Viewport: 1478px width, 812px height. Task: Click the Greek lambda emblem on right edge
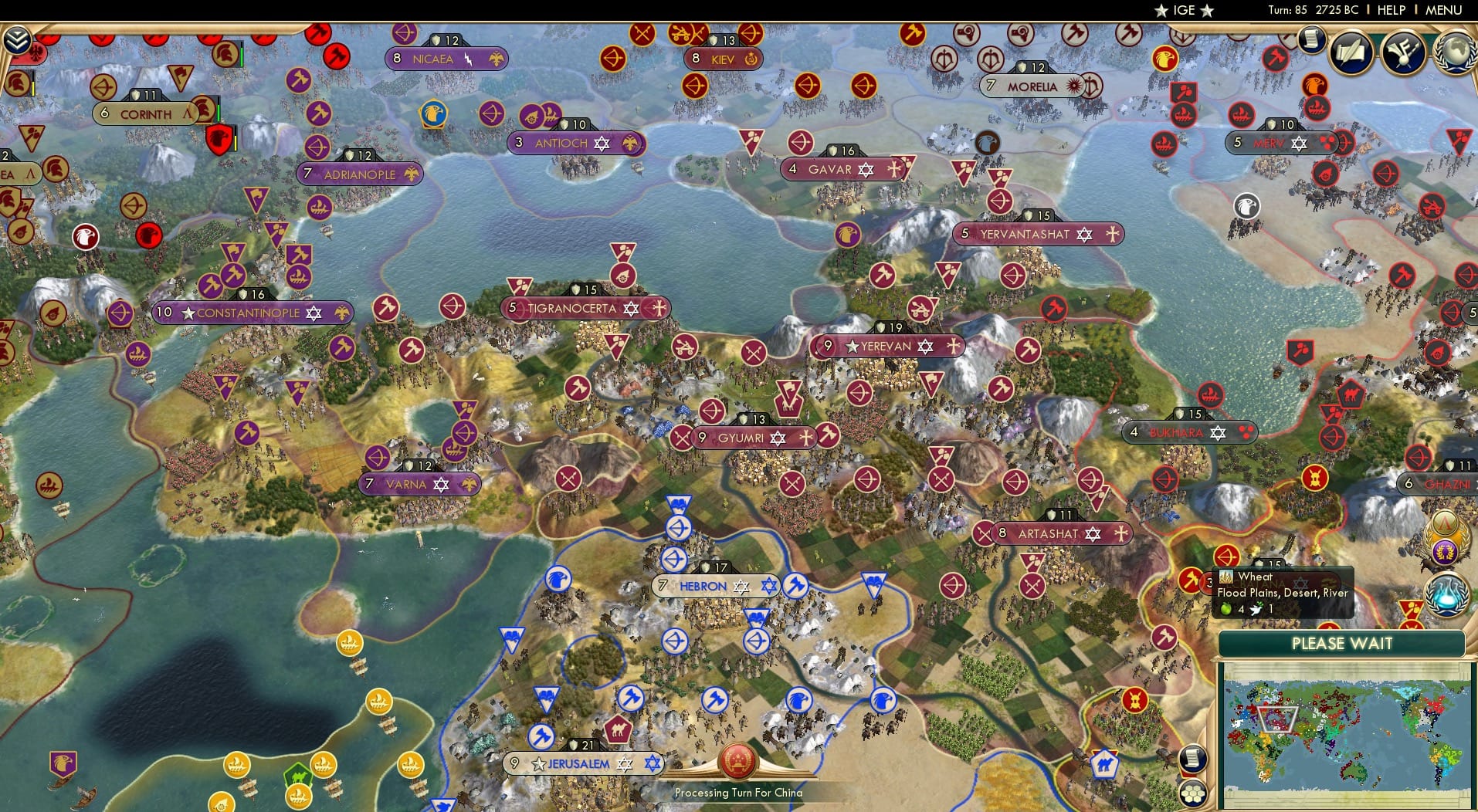pyautogui.click(x=1445, y=522)
